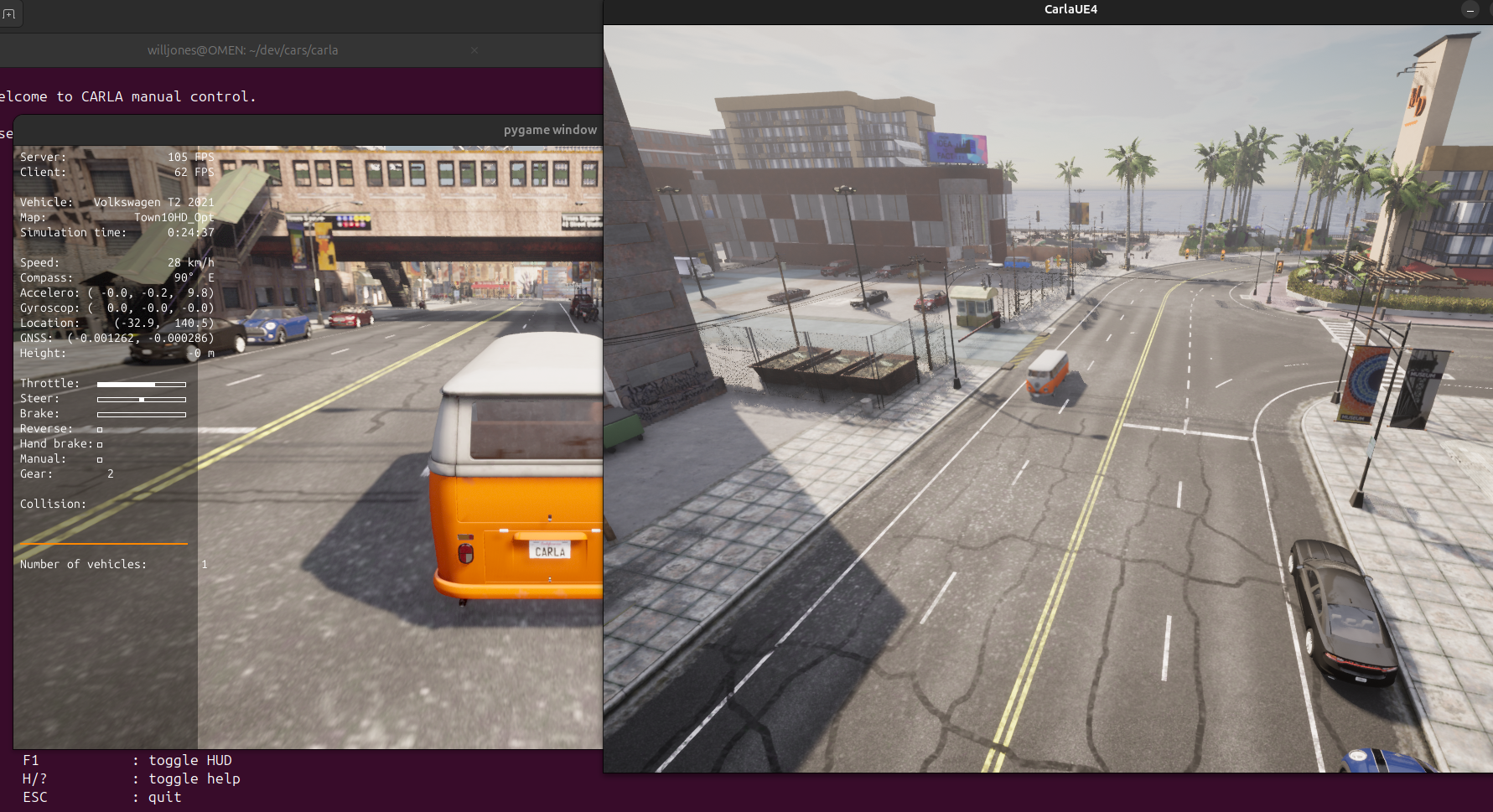The height and width of the screenshot is (812, 1493).
Task: Minimize the CarlaUE4 window
Action: point(1470,10)
